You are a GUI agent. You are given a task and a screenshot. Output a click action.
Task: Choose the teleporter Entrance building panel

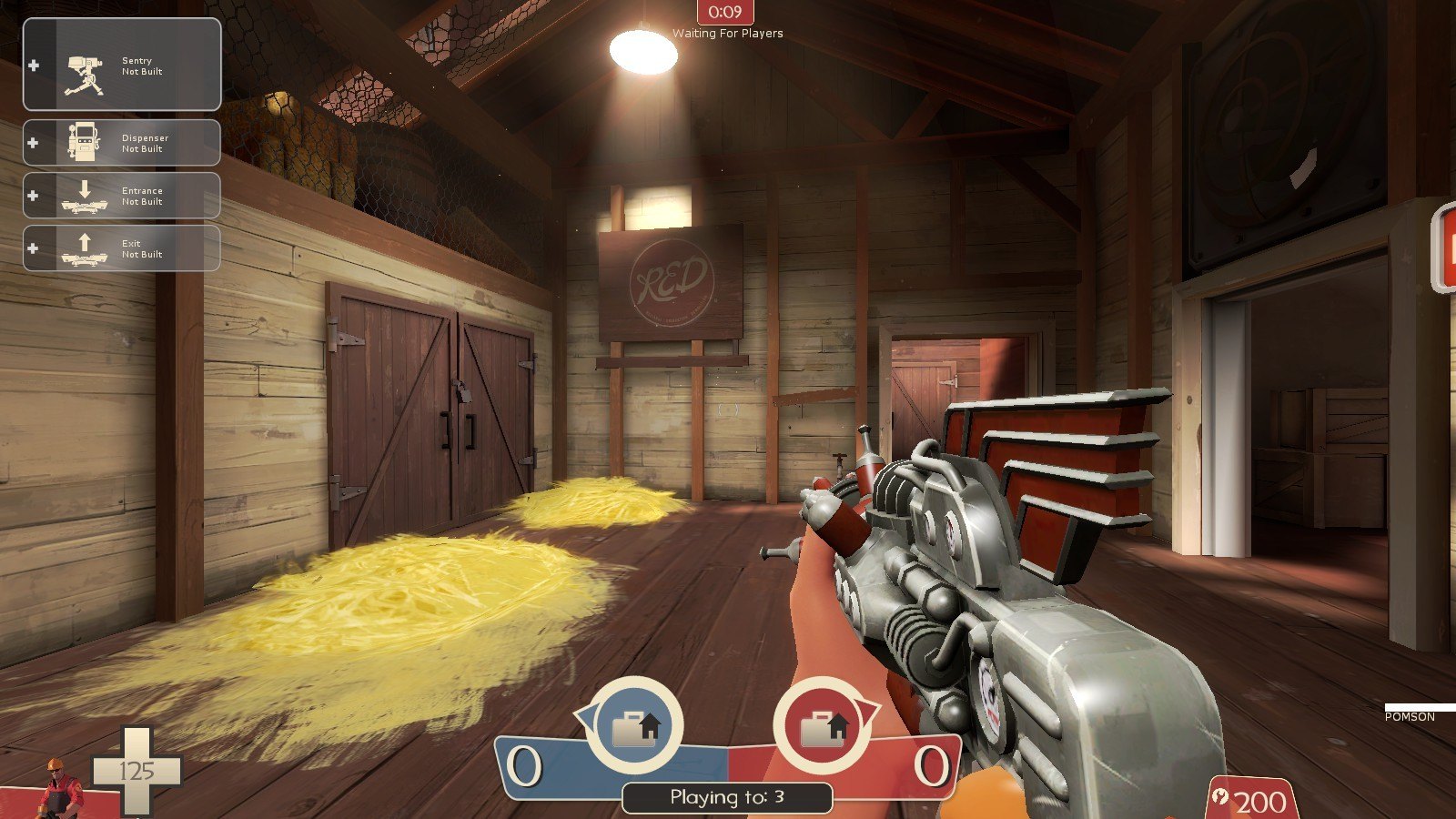[122, 196]
